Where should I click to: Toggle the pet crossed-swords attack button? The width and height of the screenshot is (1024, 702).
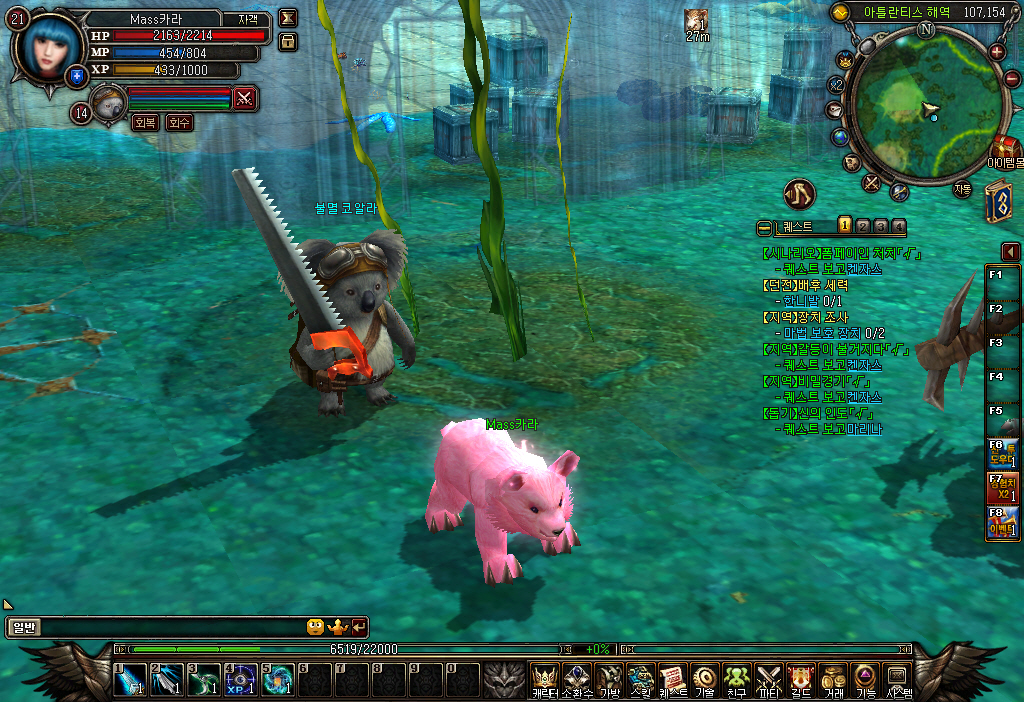[x=244, y=98]
